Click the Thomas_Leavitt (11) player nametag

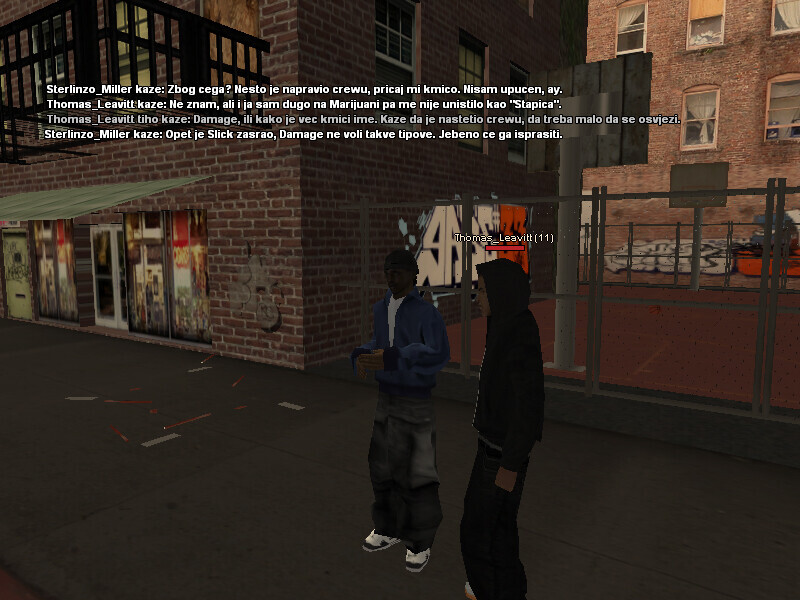[x=503, y=238]
